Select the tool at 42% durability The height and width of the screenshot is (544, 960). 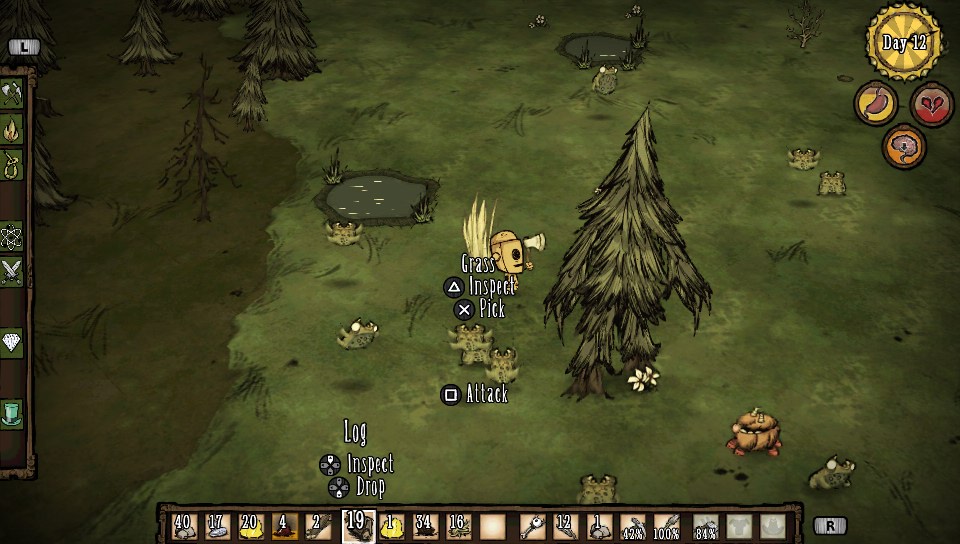(x=632, y=526)
